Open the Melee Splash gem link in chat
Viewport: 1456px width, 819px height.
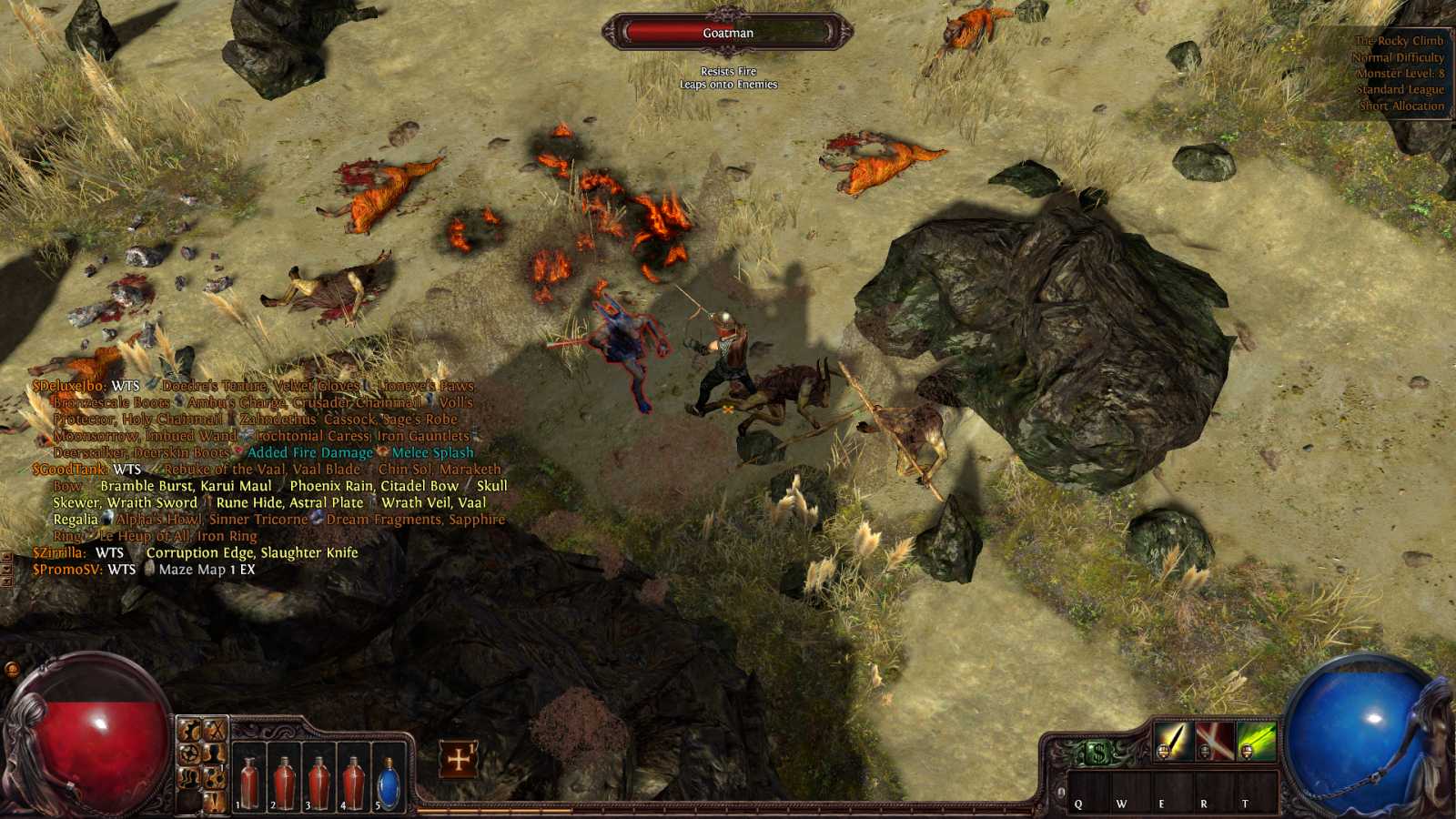click(432, 452)
